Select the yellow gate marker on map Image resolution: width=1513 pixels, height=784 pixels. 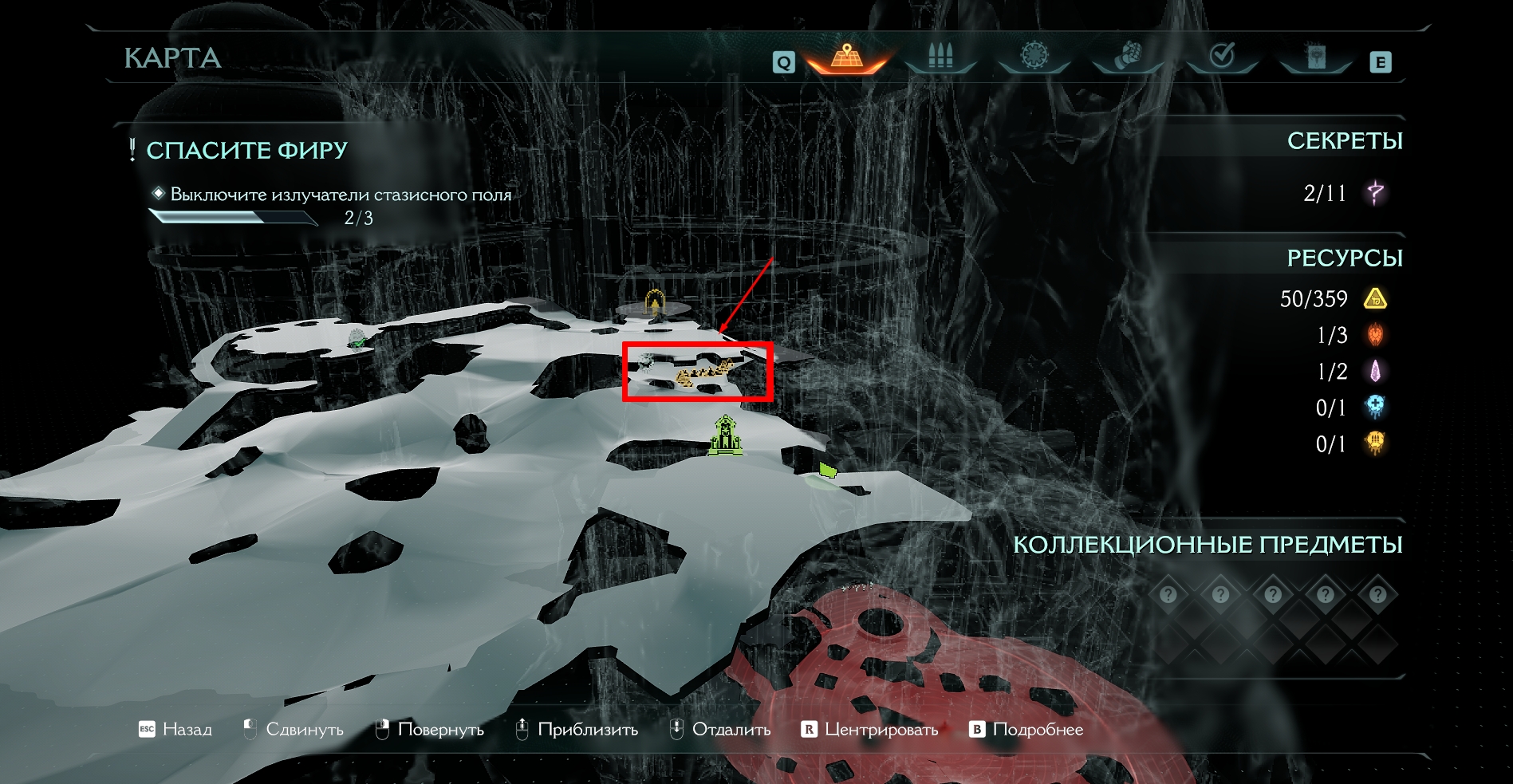point(655,304)
